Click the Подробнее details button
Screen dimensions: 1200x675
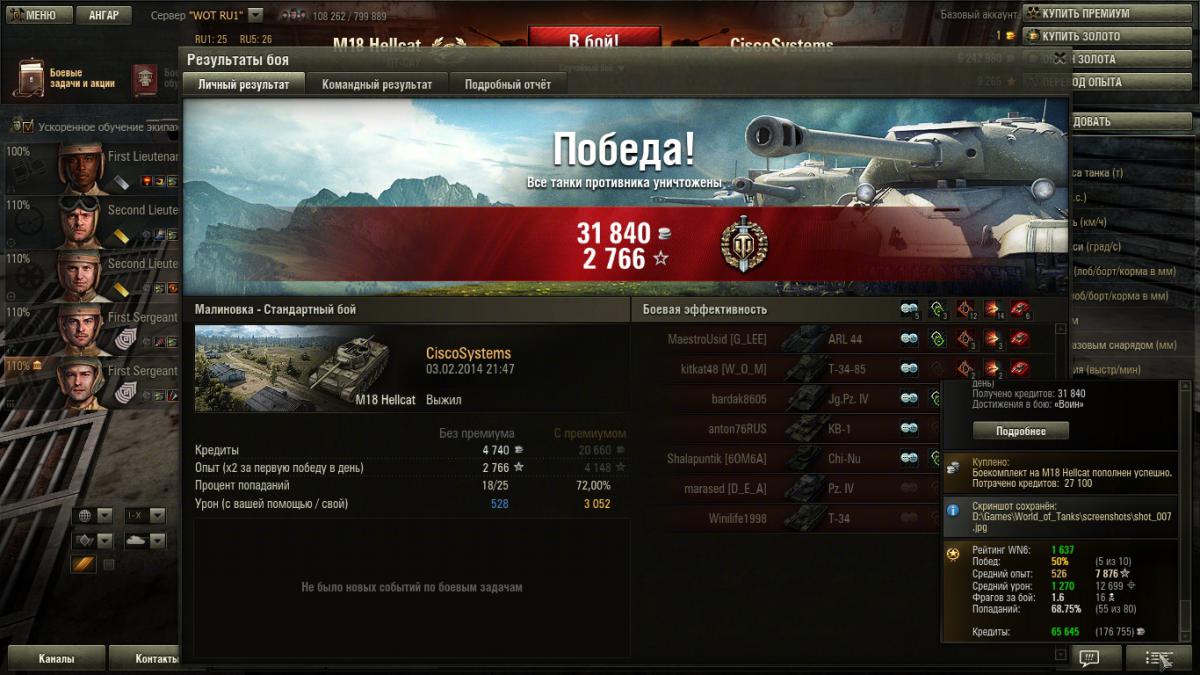coord(1020,431)
